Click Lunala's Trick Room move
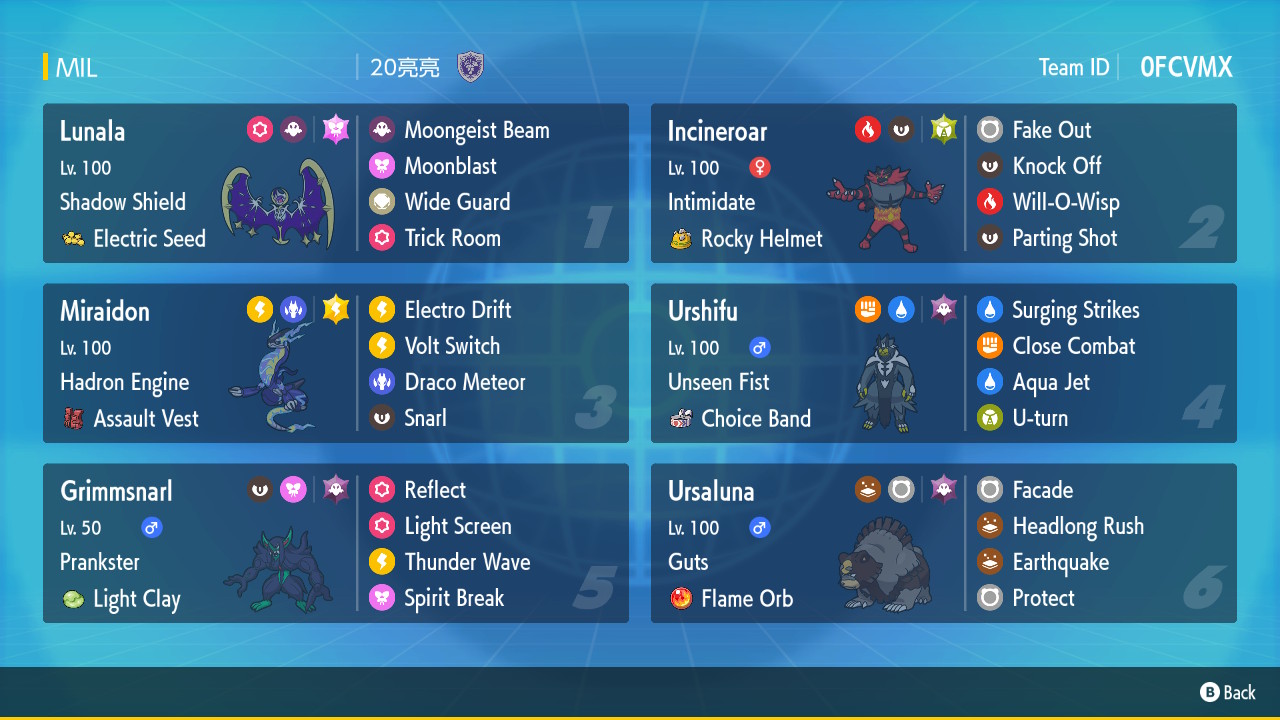The image size is (1280, 720). pyautogui.click(x=452, y=238)
